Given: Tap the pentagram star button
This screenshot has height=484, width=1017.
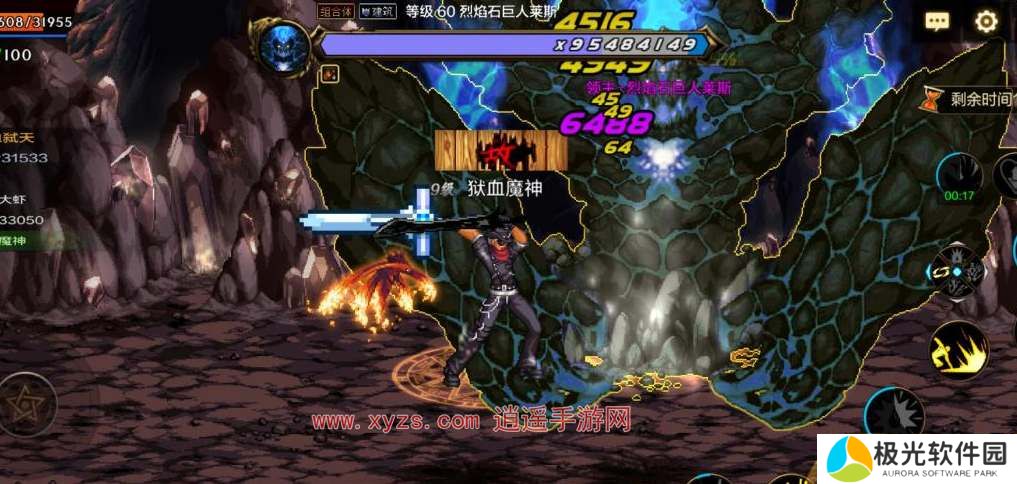Looking at the screenshot, I should pyautogui.click(x=27, y=404).
